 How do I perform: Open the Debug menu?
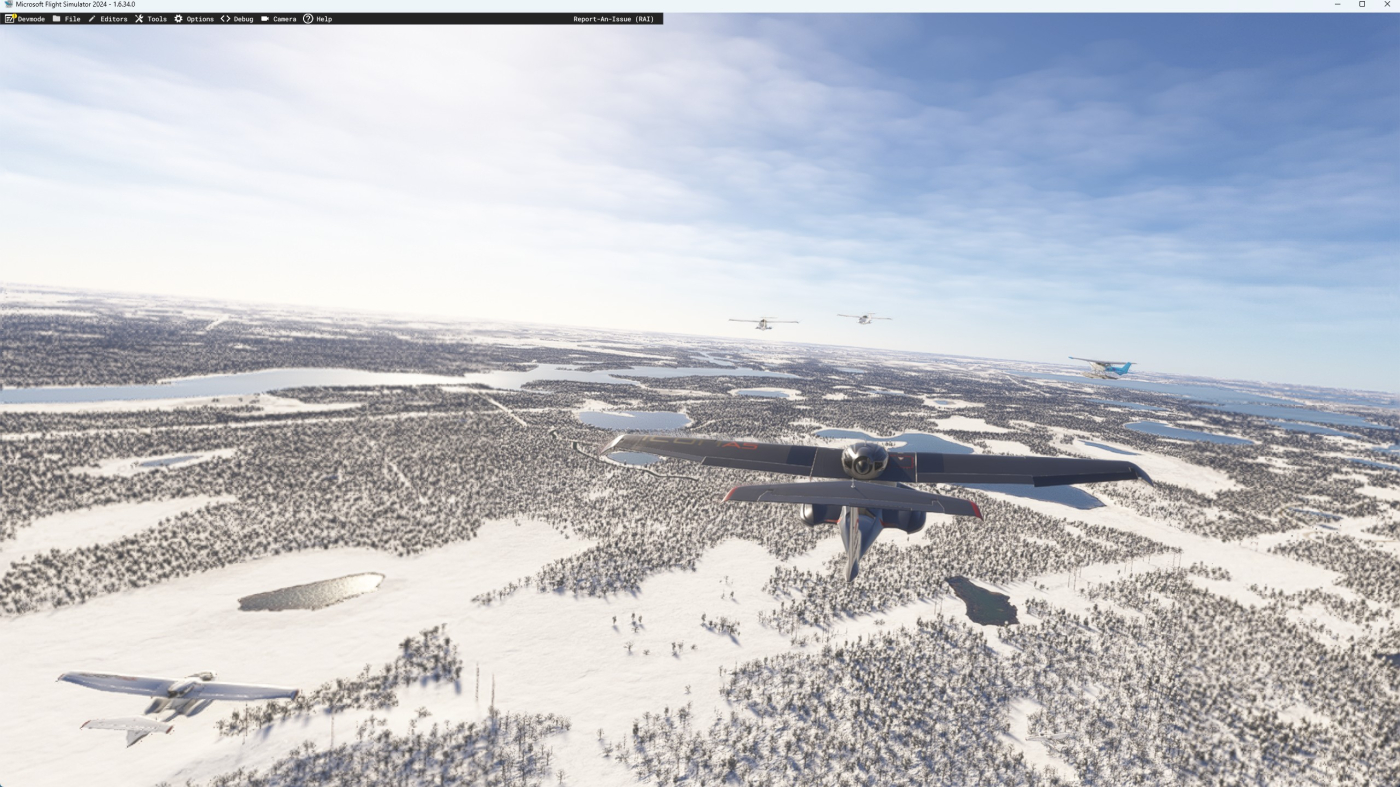tap(238, 19)
